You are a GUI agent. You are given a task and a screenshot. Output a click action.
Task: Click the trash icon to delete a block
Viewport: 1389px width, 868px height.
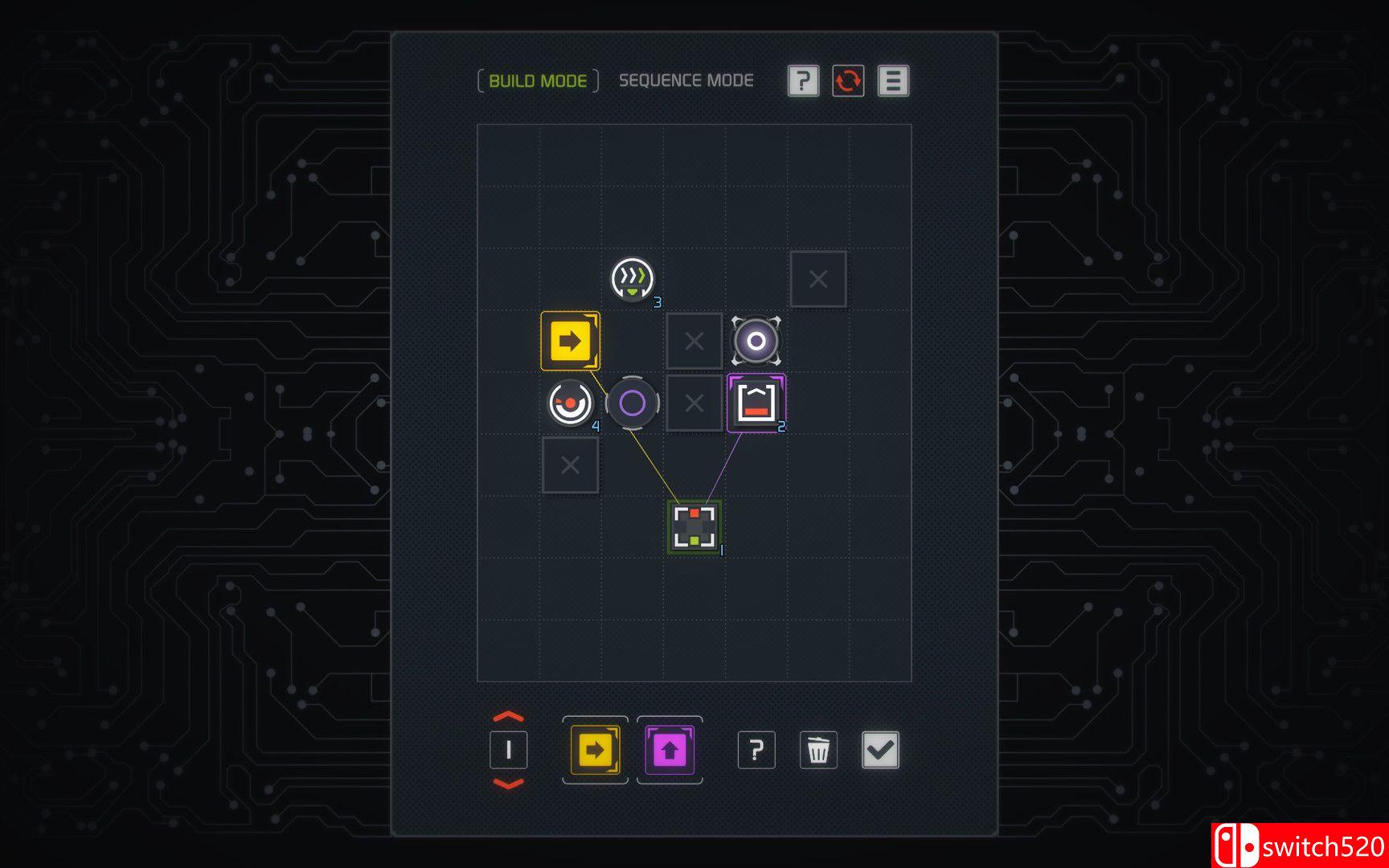(818, 749)
